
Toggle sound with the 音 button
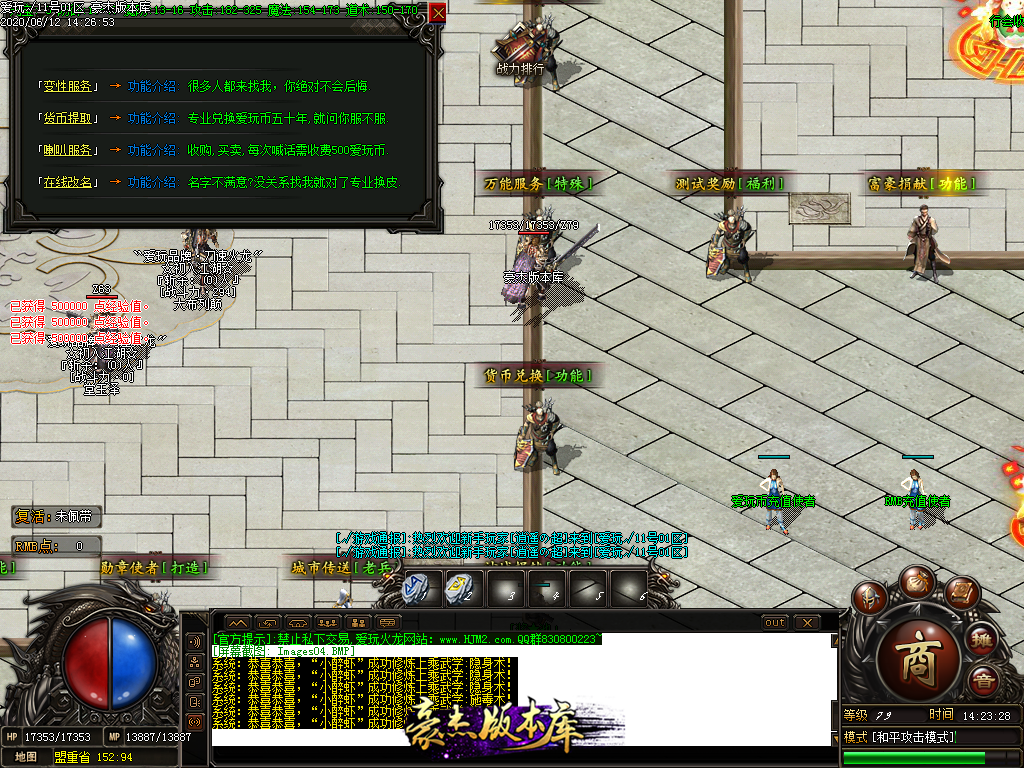coord(984,684)
